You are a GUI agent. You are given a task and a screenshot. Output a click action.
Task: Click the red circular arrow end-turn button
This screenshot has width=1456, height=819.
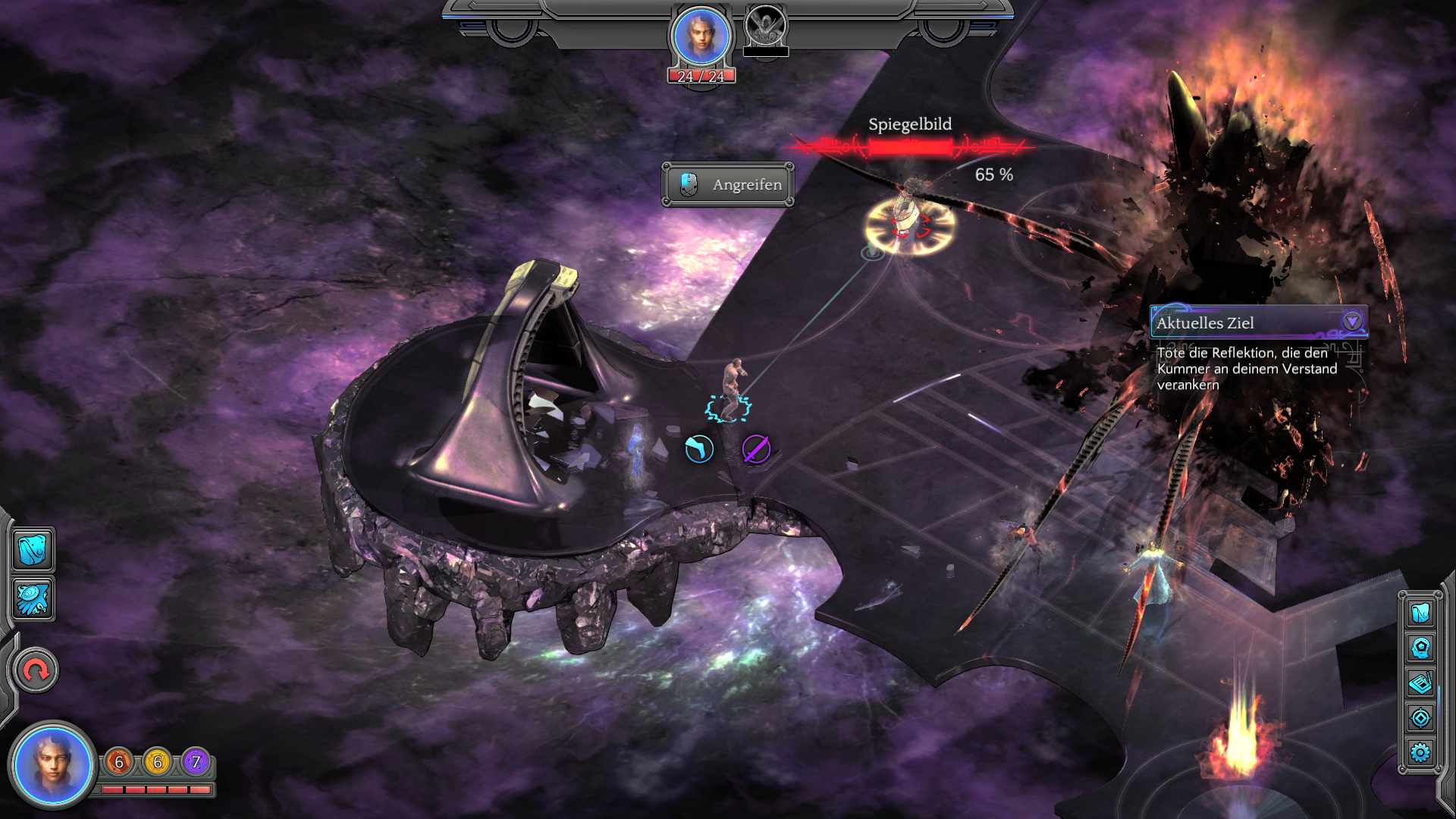[35, 670]
